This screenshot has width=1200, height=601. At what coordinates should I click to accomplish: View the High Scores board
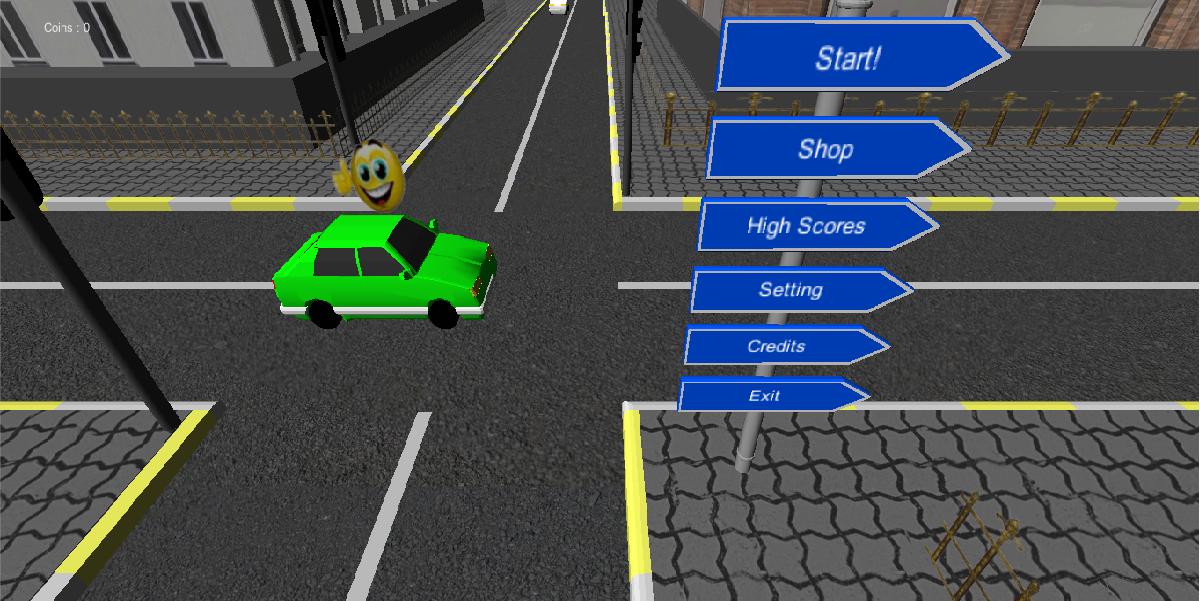pos(807,225)
